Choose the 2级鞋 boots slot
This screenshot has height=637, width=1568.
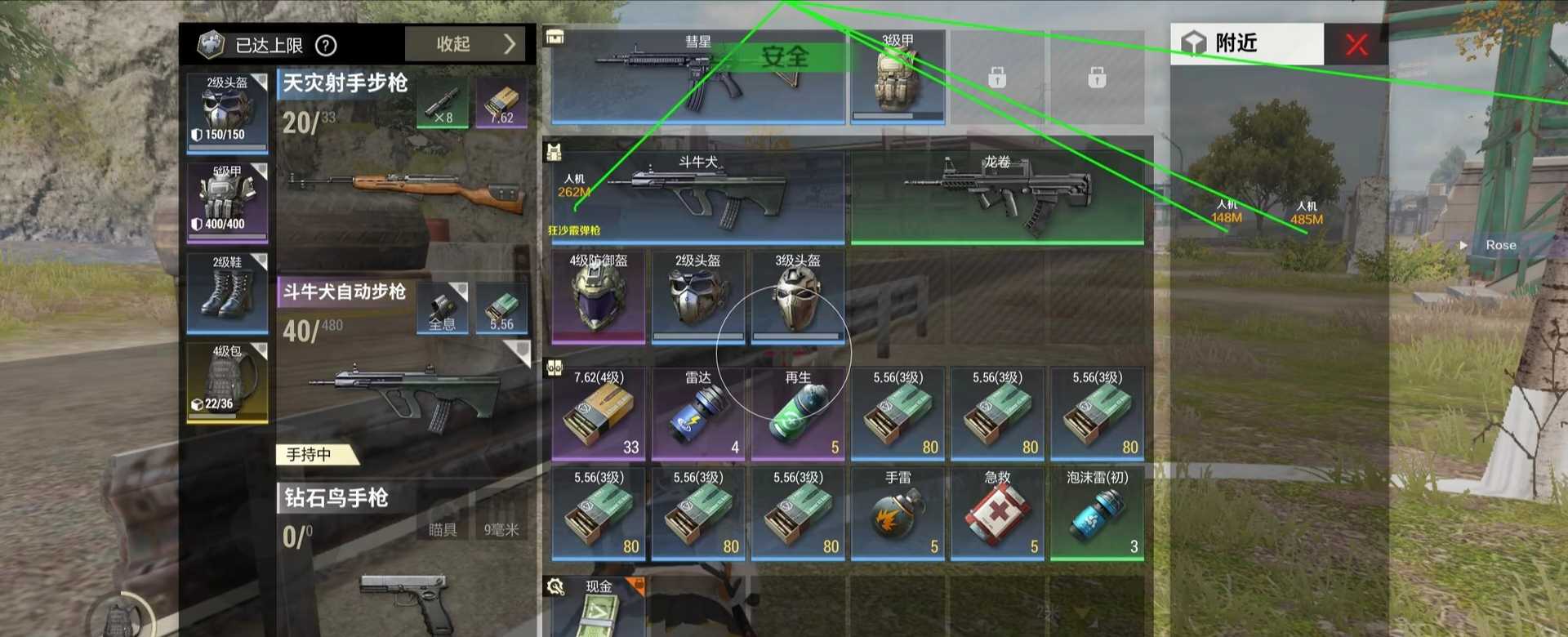(x=227, y=294)
